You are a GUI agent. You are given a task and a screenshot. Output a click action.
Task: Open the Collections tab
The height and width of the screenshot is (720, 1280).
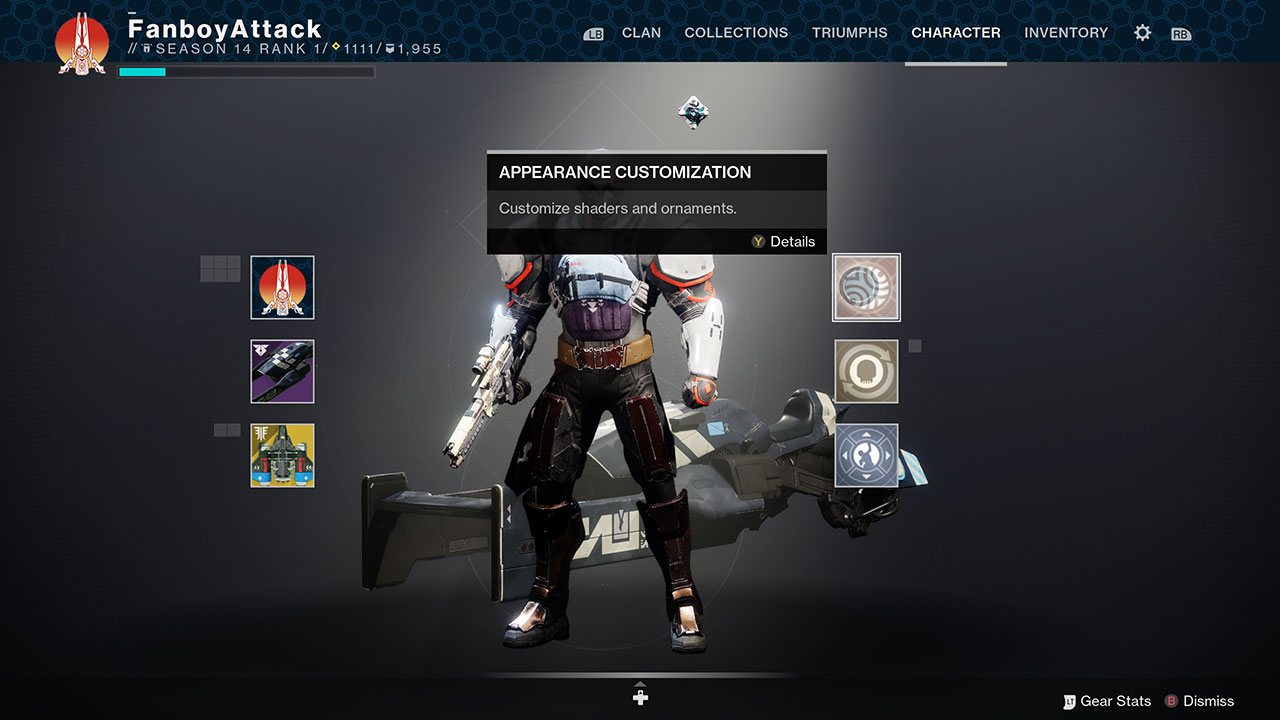click(x=736, y=33)
